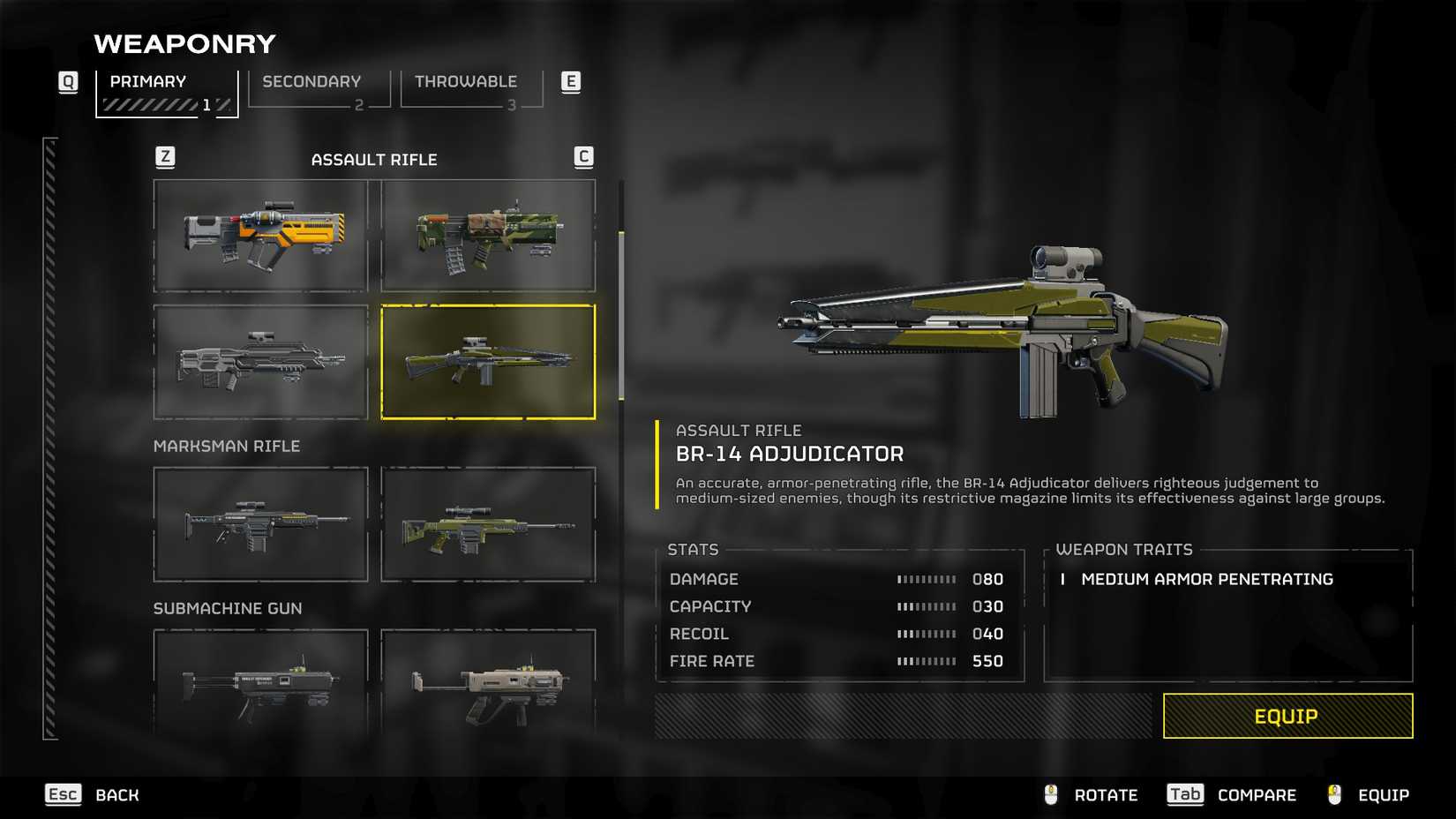The image size is (1456, 819).
Task: Select the green scoped marksman rifle
Action: point(488,524)
